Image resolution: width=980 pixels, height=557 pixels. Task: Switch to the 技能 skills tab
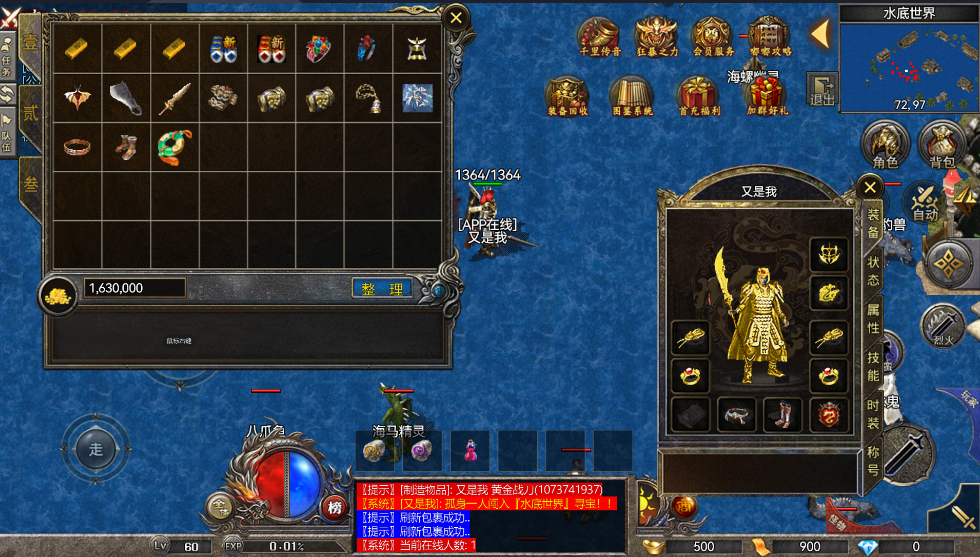872,366
